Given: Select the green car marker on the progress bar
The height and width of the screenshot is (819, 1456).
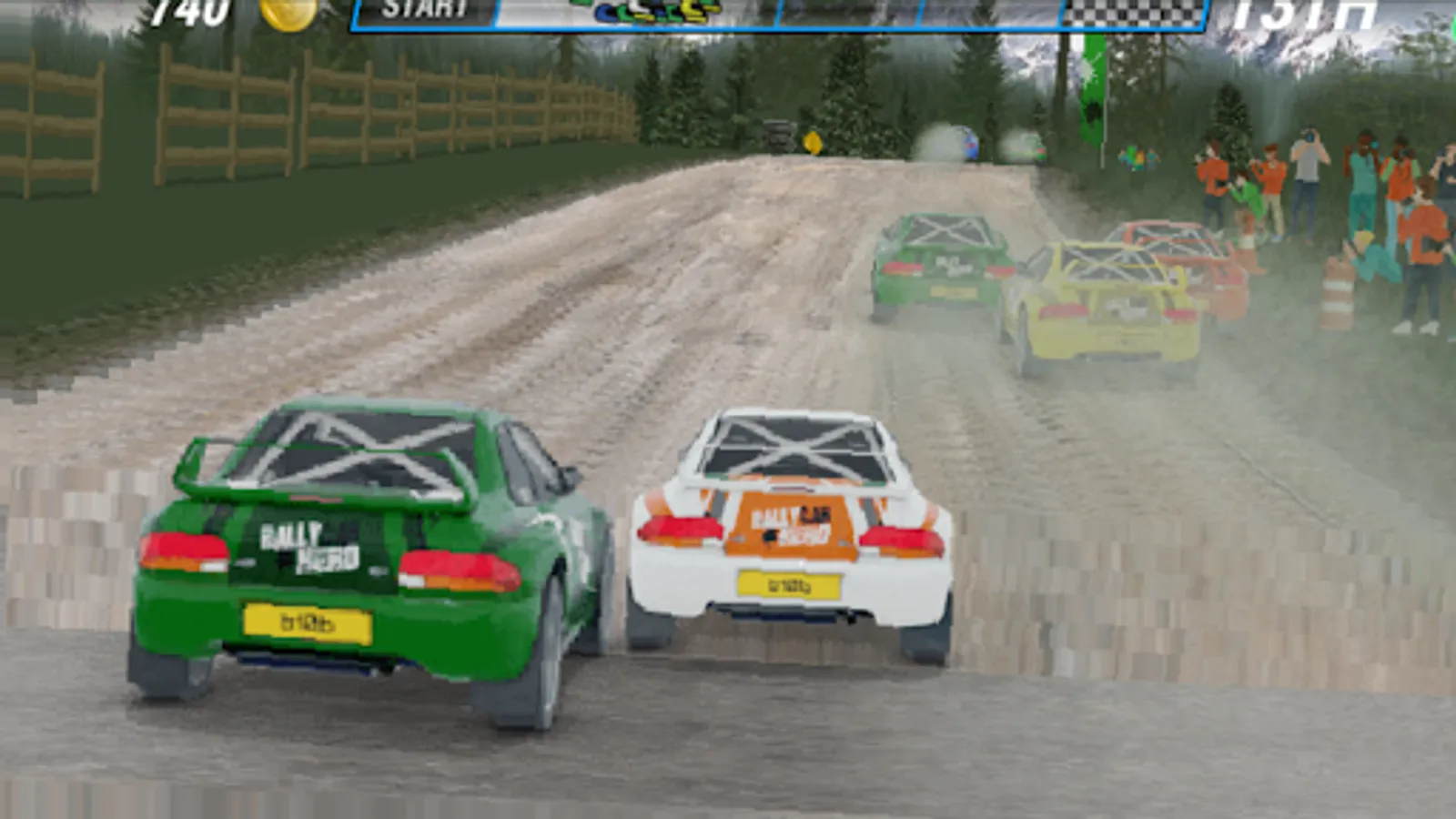Looking at the screenshot, I should click(625, 11).
